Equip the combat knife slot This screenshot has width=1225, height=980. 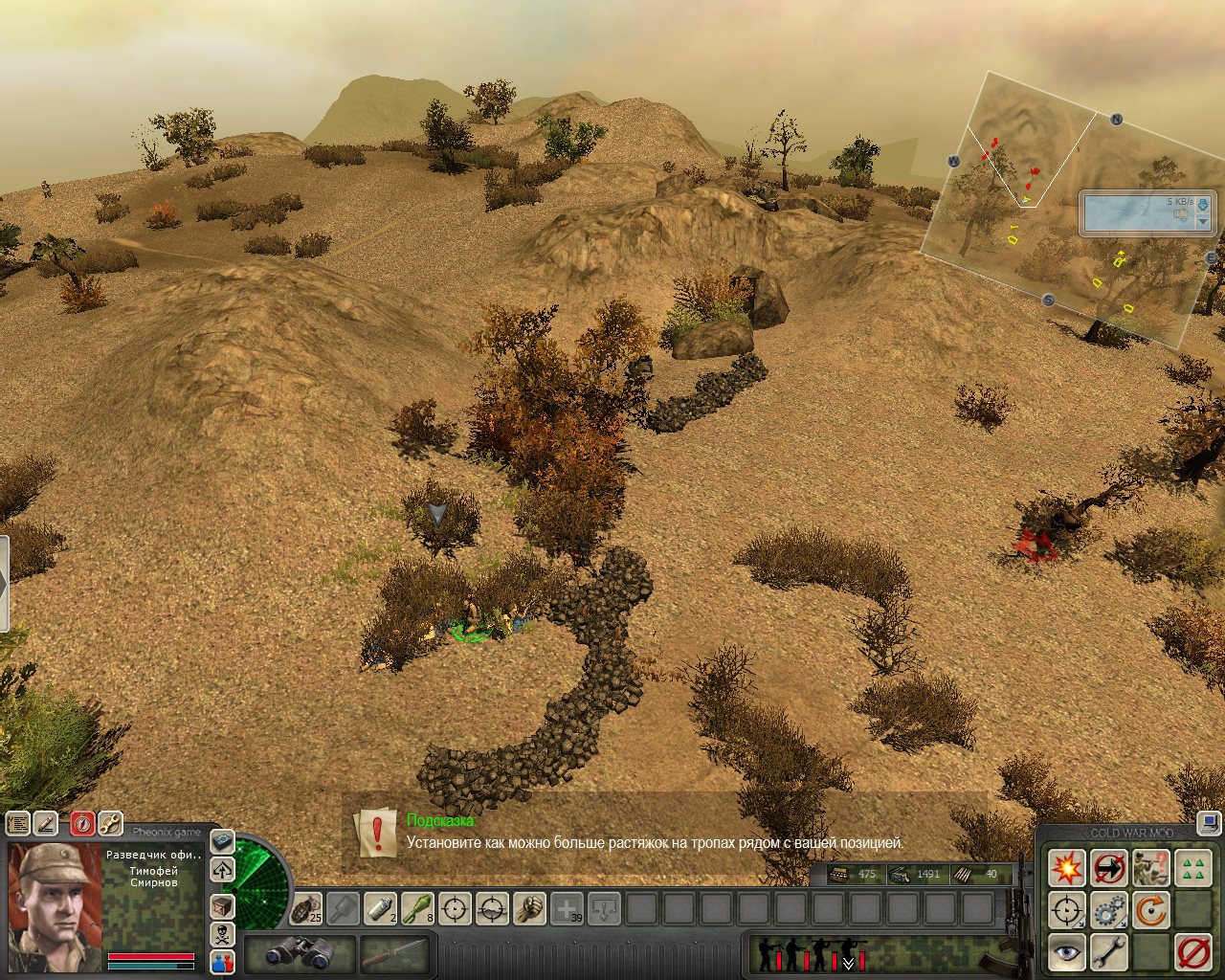click(393, 953)
